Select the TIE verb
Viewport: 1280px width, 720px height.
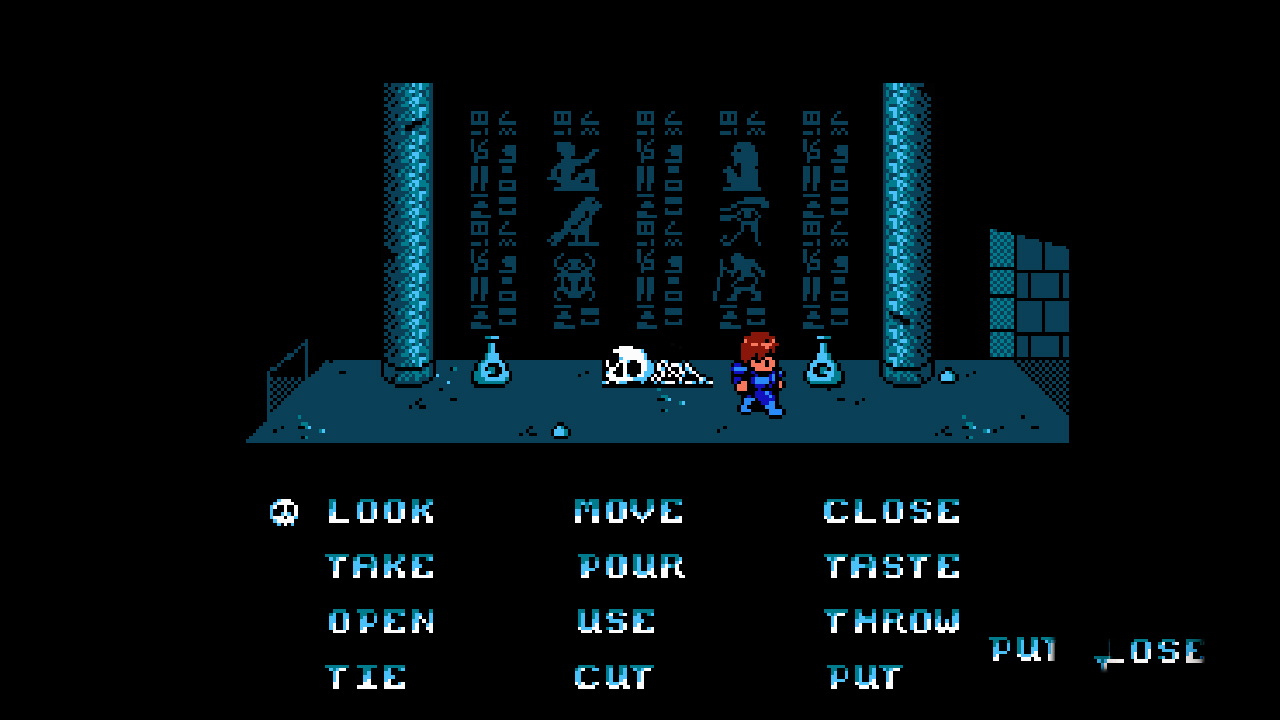point(366,677)
